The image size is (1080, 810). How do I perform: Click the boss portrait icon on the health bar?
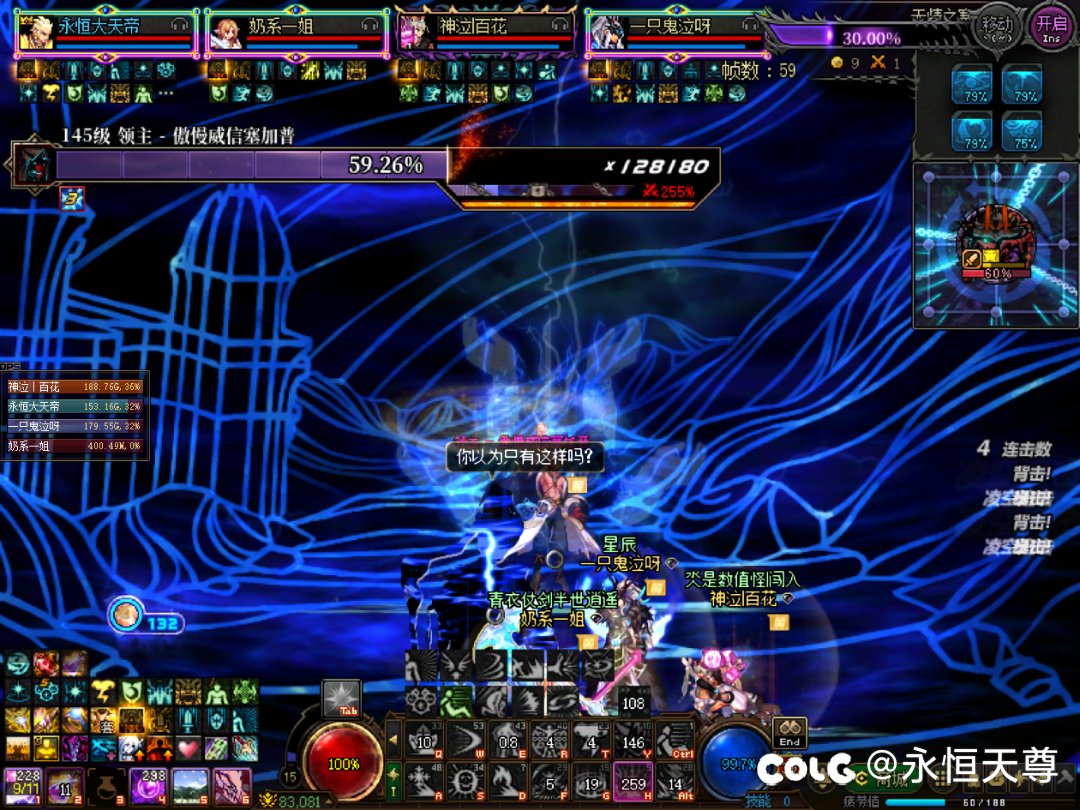tap(30, 165)
